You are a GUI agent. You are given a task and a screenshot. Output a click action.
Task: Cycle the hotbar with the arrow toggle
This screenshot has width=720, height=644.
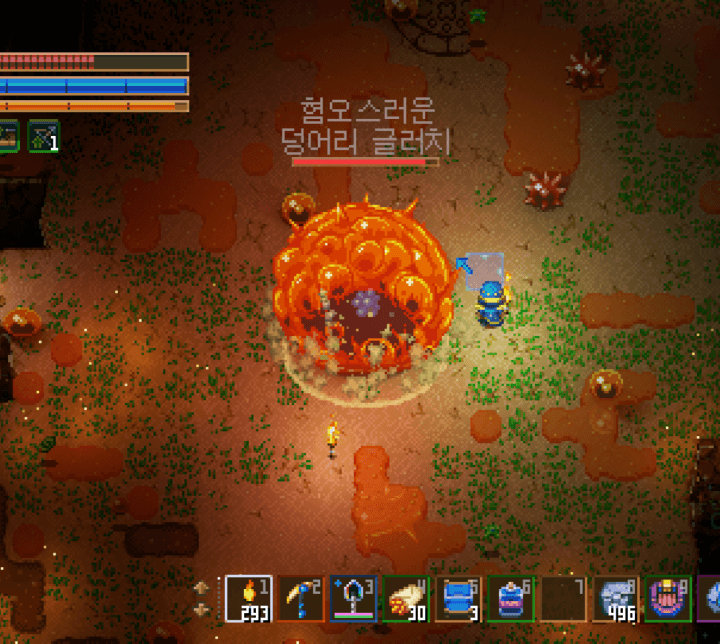tap(201, 598)
